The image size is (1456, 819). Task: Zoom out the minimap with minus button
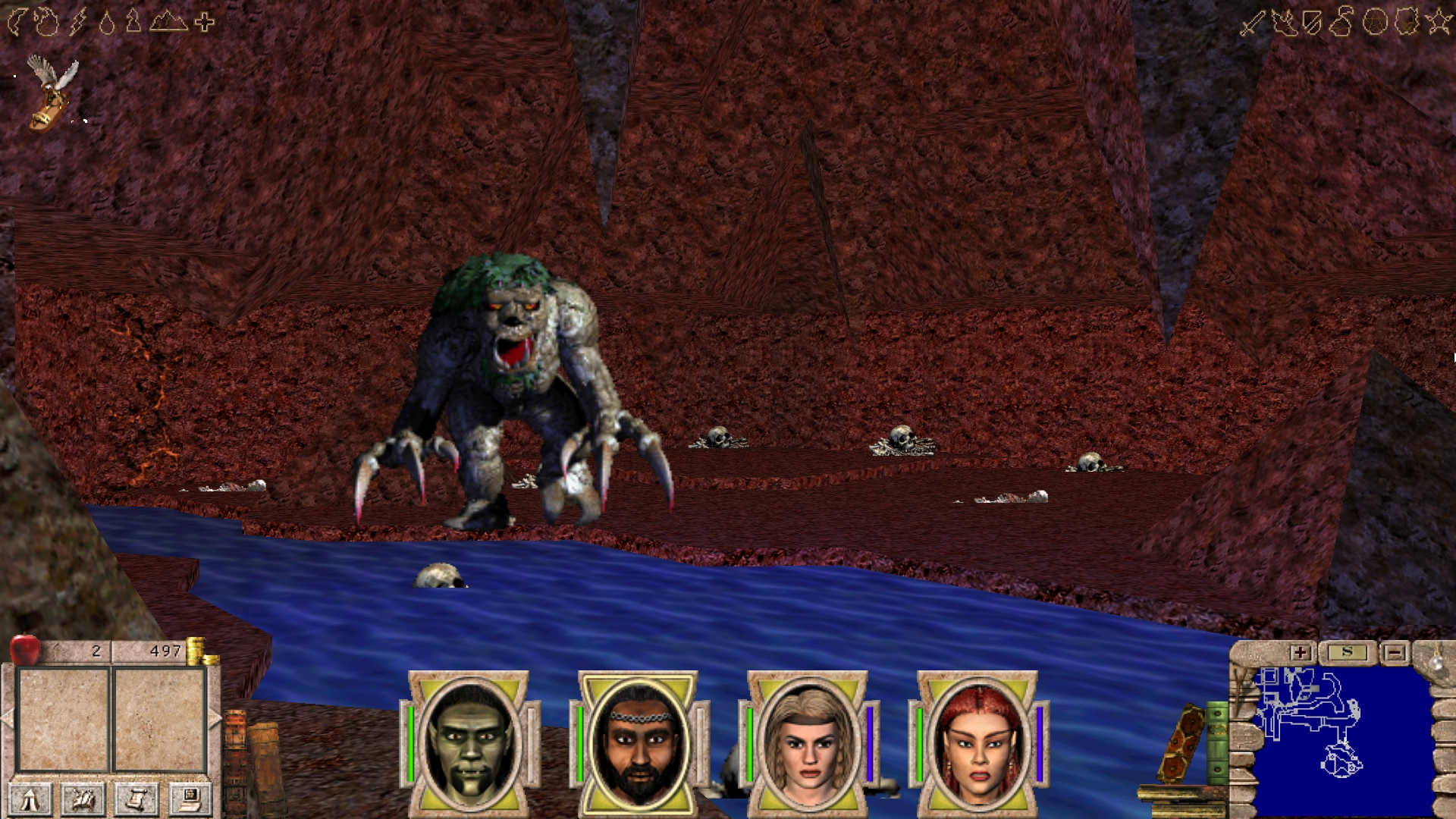1394,652
